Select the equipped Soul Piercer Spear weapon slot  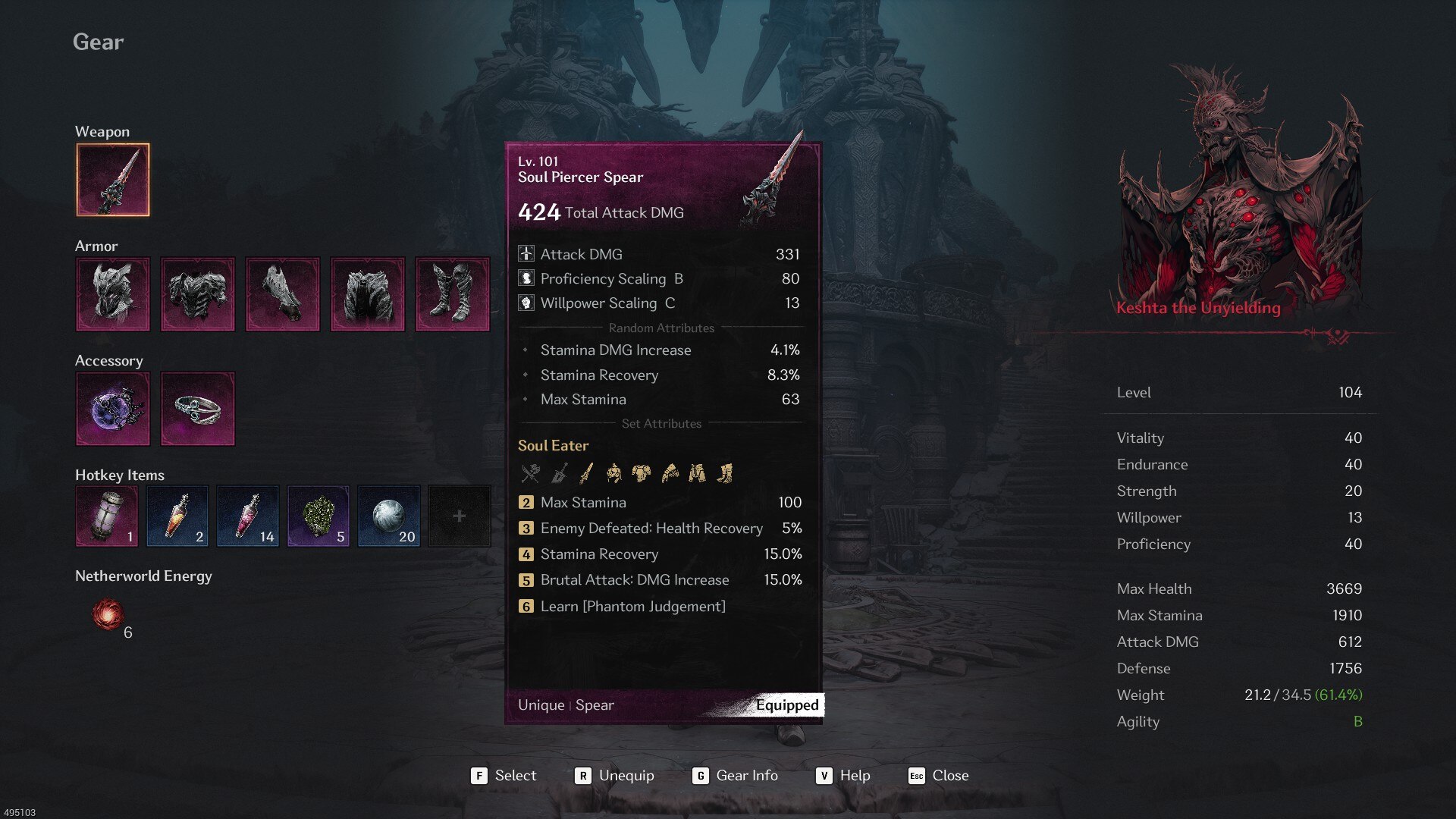pos(113,180)
